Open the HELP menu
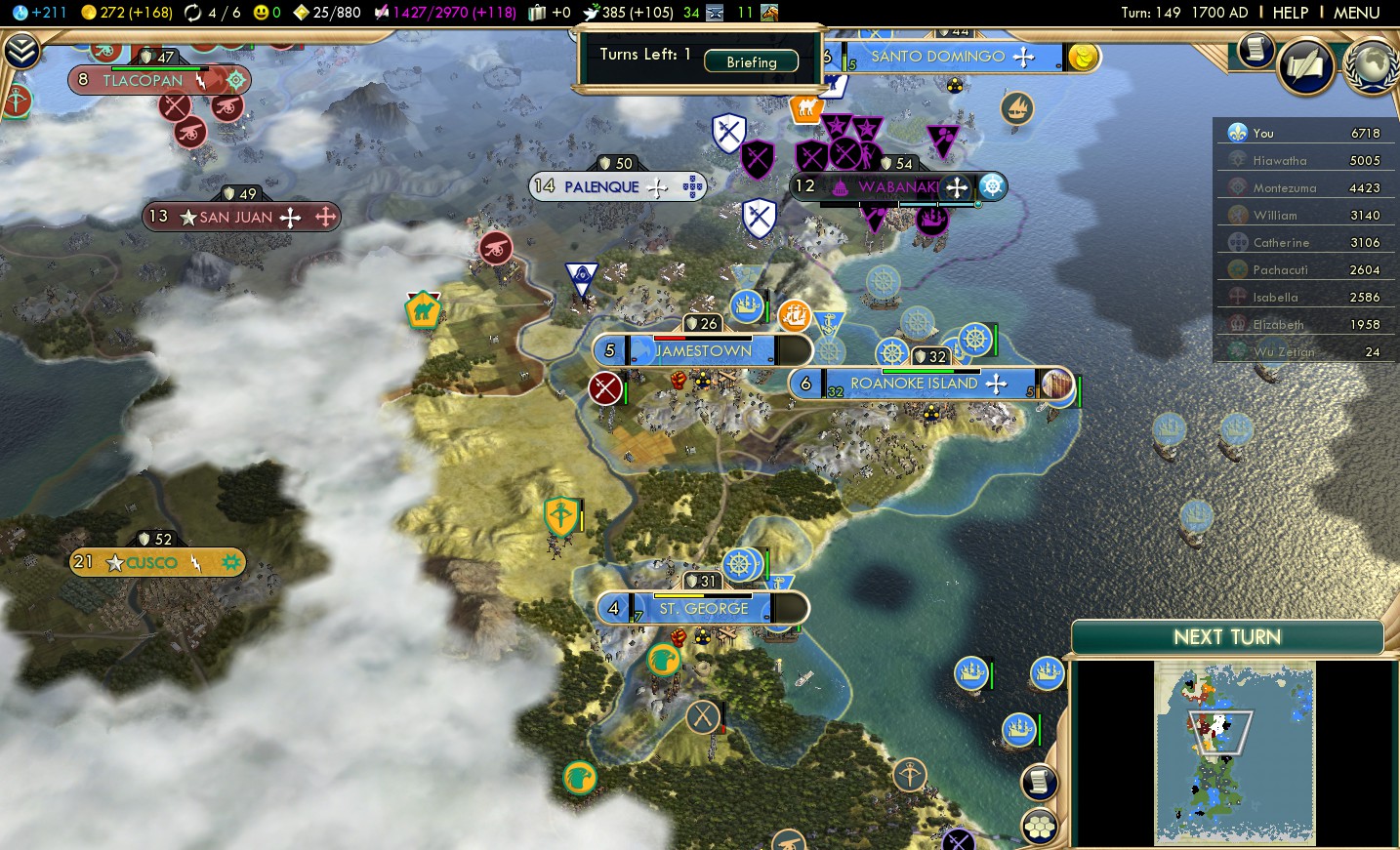The width and height of the screenshot is (1400, 850). point(1290,13)
